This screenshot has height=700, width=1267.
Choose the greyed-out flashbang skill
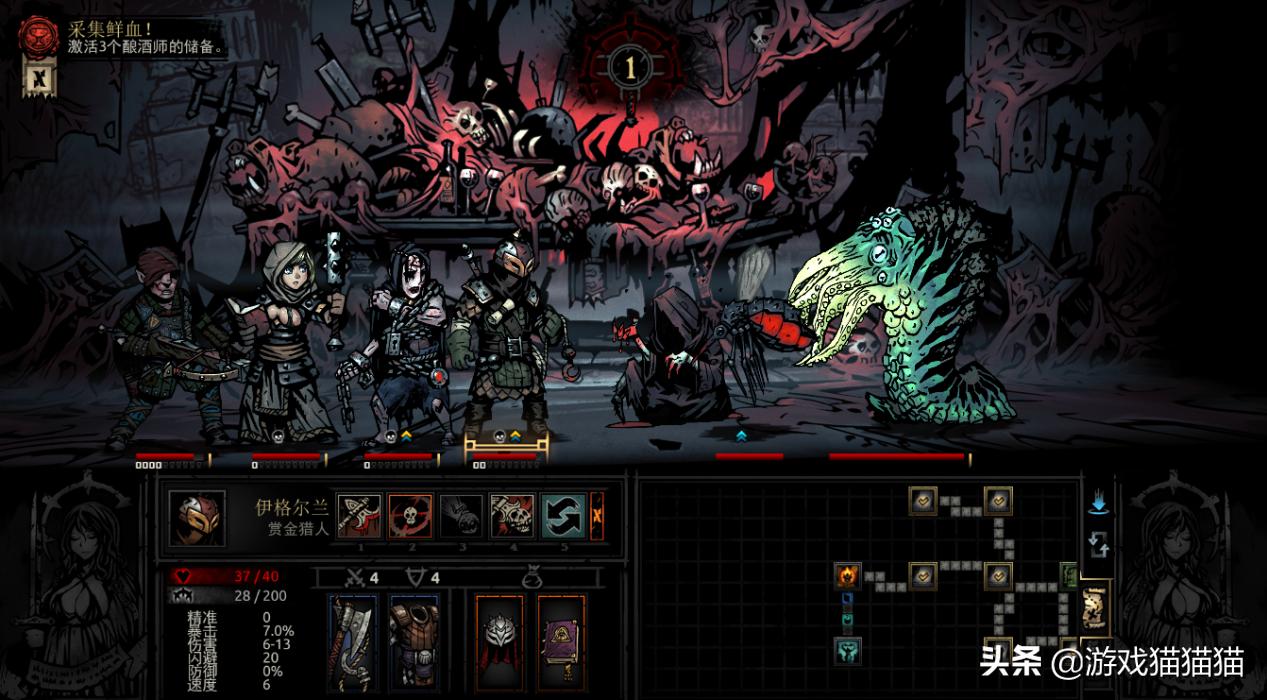(461, 516)
